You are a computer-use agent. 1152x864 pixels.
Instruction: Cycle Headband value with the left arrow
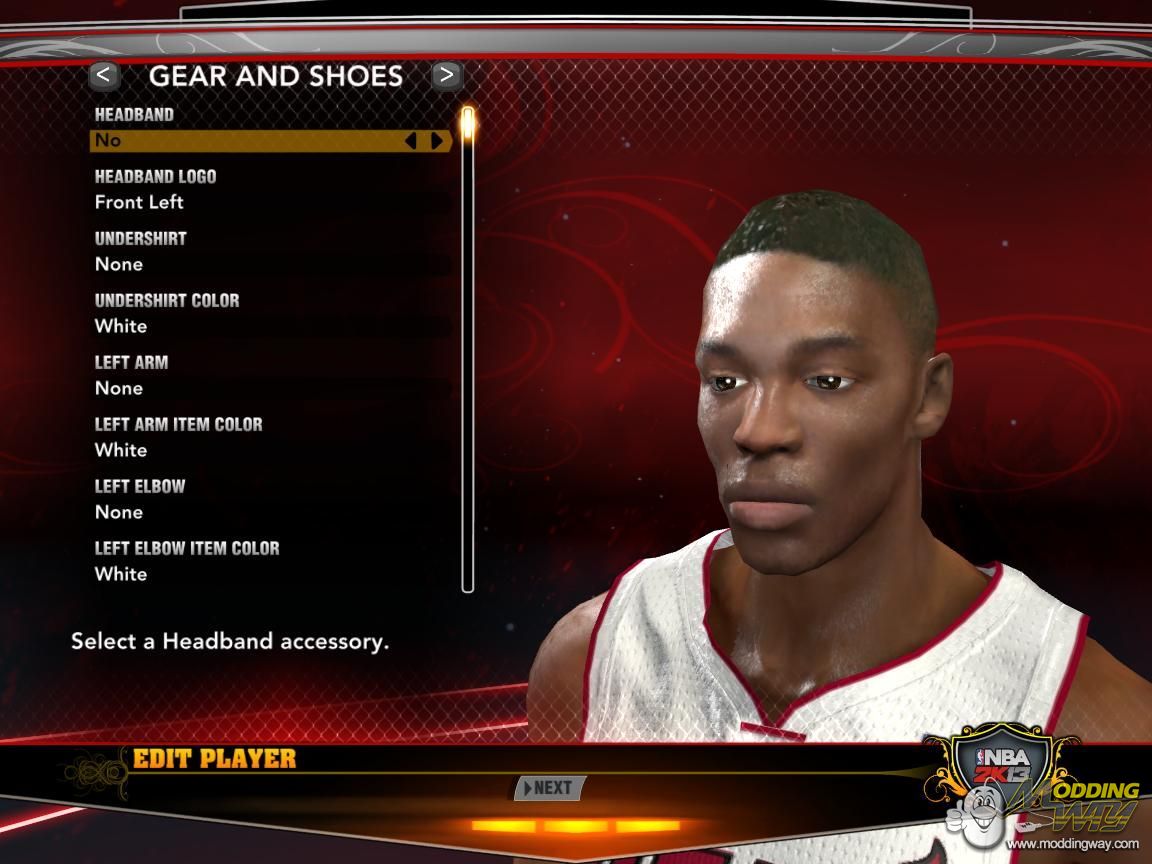[x=410, y=141]
